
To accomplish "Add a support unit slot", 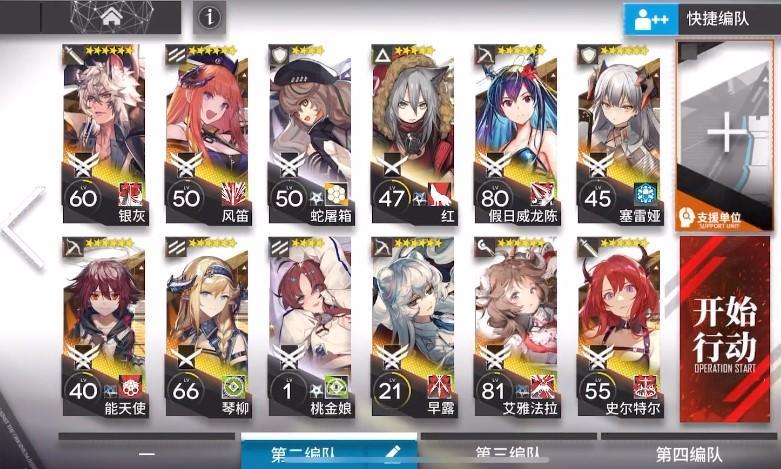I will pos(727,135).
